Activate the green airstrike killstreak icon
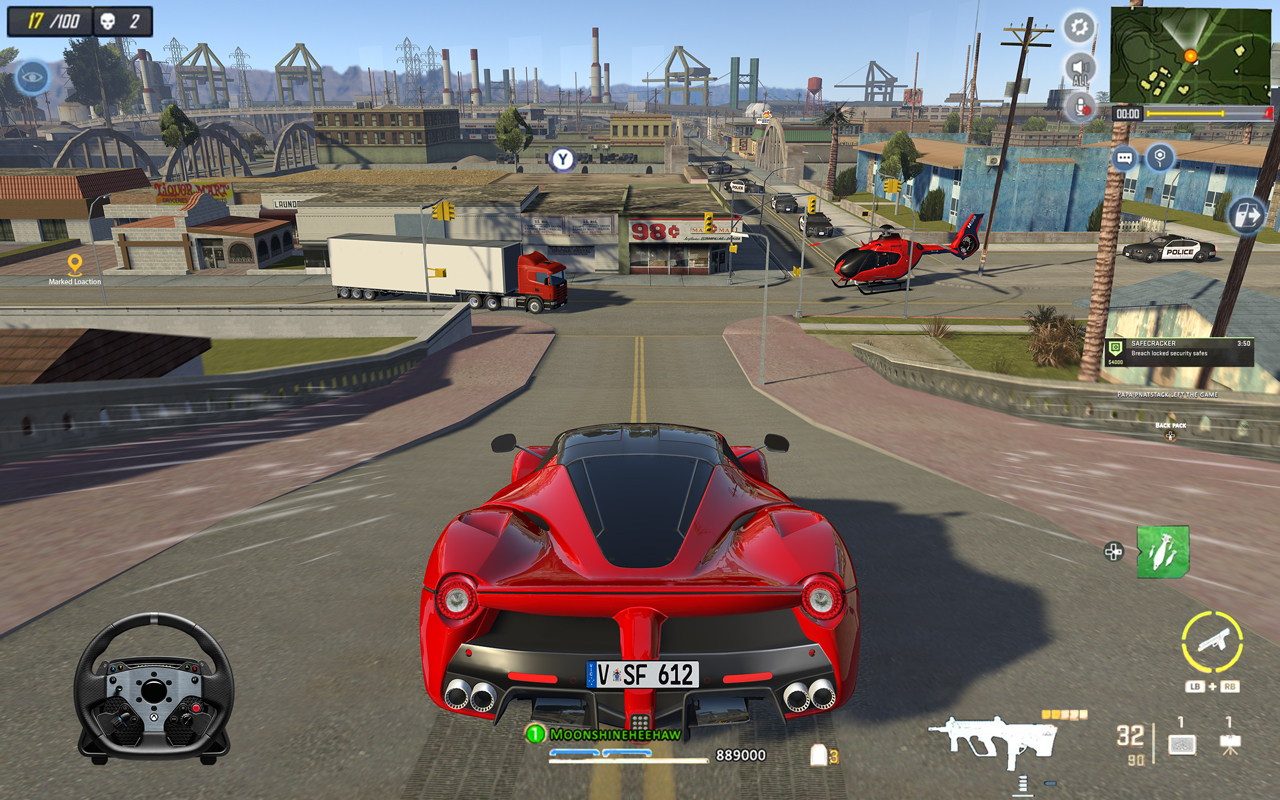Viewport: 1280px width, 800px height. click(x=1162, y=551)
